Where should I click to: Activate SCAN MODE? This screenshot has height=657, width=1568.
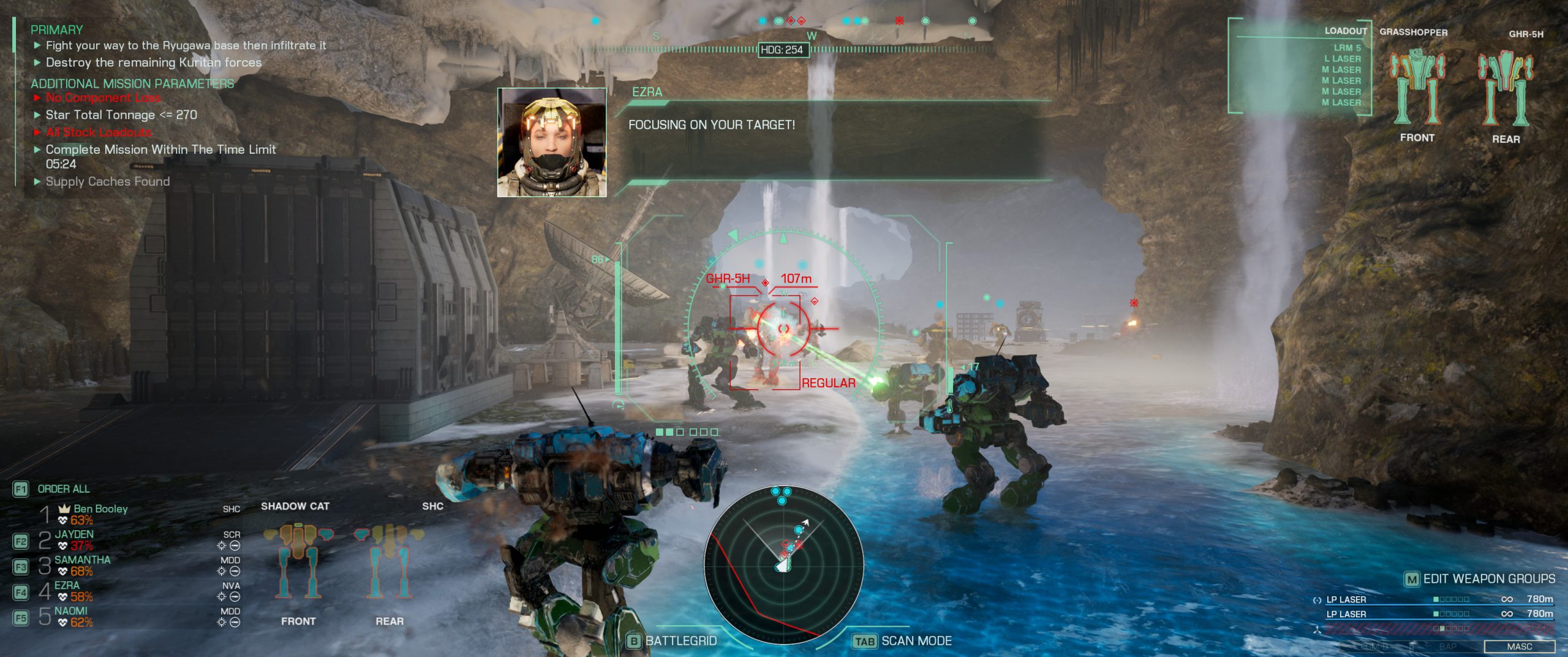(x=916, y=641)
